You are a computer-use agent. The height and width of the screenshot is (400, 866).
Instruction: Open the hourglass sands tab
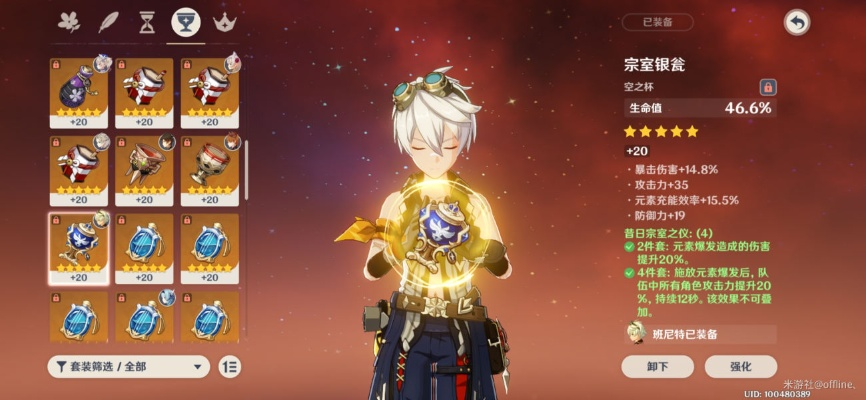[x=146, y=21]
